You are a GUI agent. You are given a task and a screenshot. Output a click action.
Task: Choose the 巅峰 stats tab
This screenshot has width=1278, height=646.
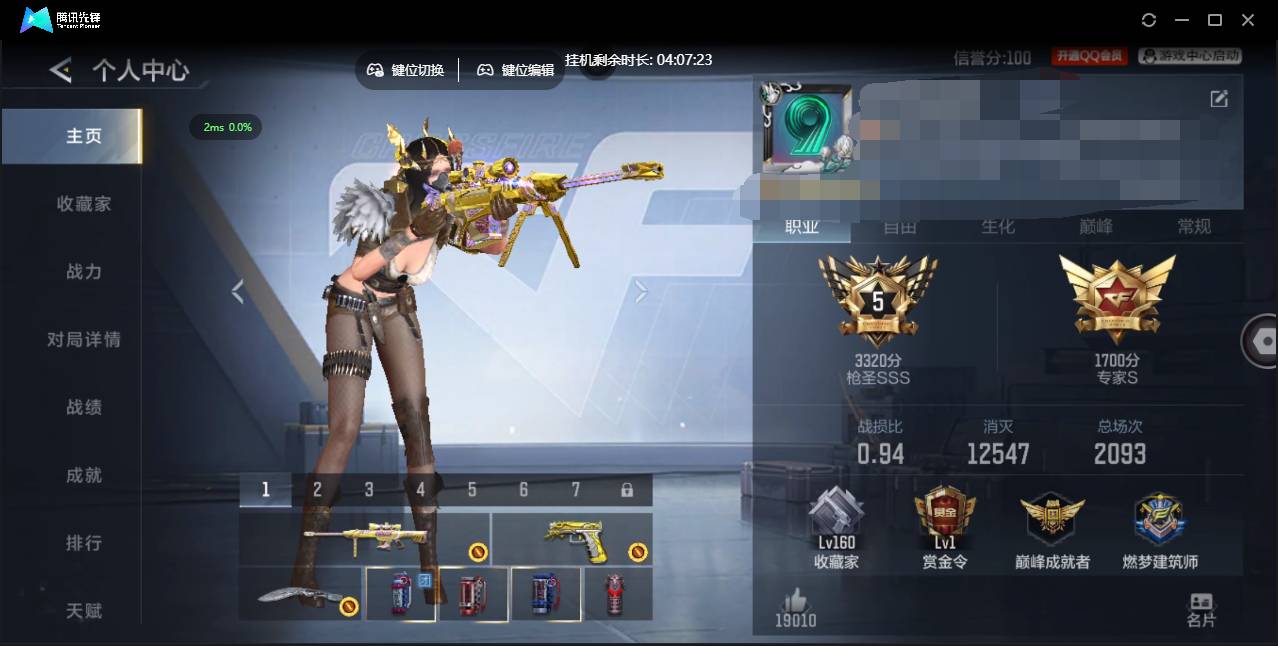[1096, 227]
